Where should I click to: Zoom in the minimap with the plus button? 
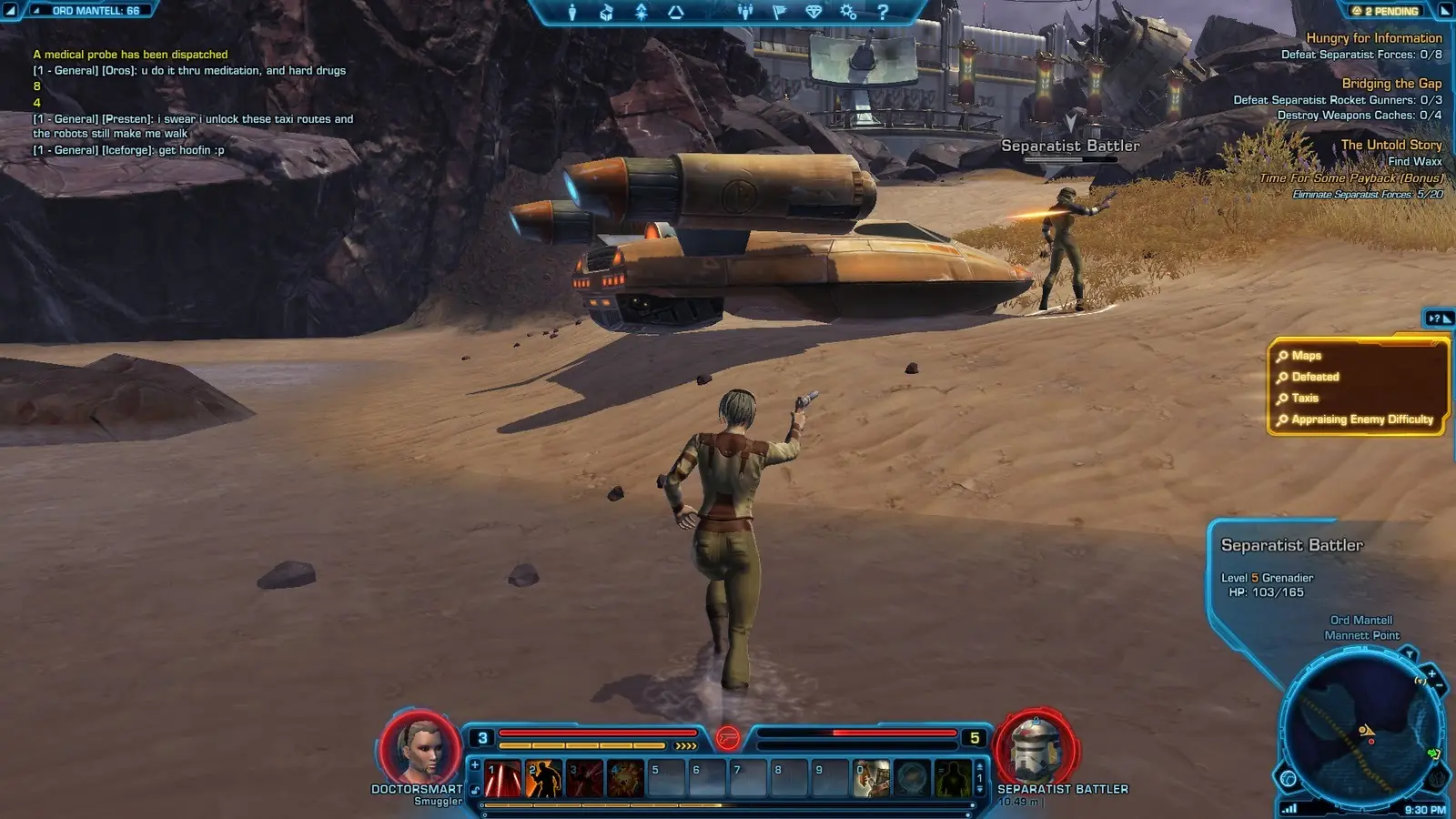click(x=1431, y=674)
